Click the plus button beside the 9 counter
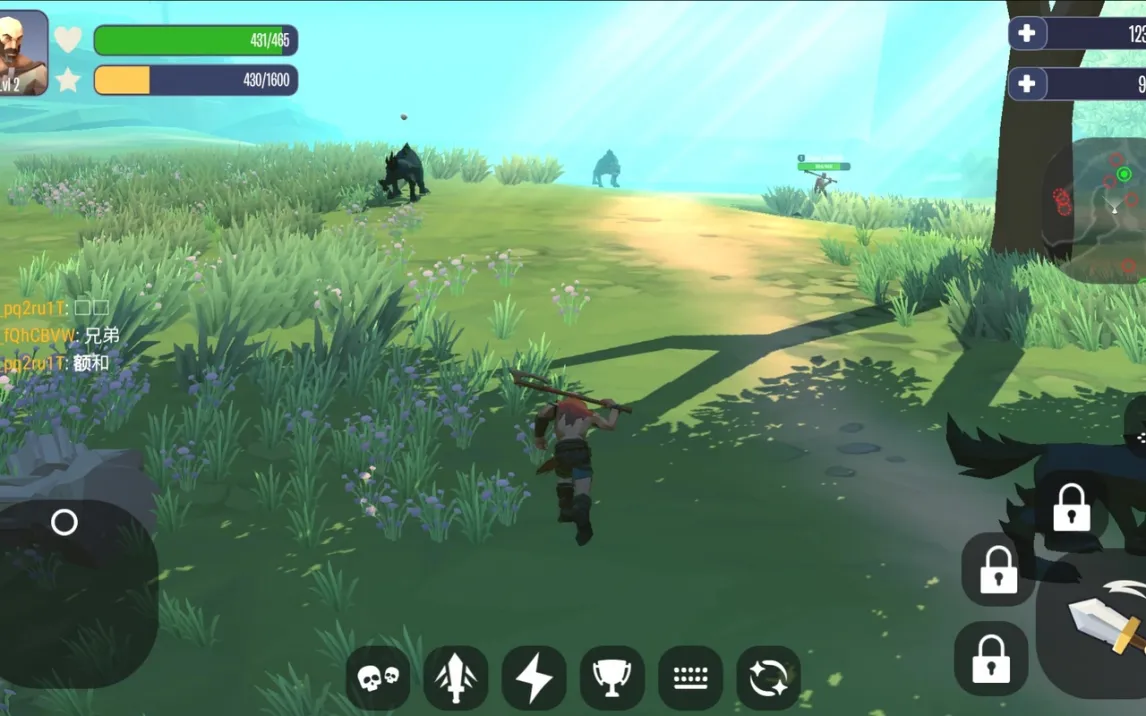The width and height of the screenshot is (1146, 716). pos(1027,84)
